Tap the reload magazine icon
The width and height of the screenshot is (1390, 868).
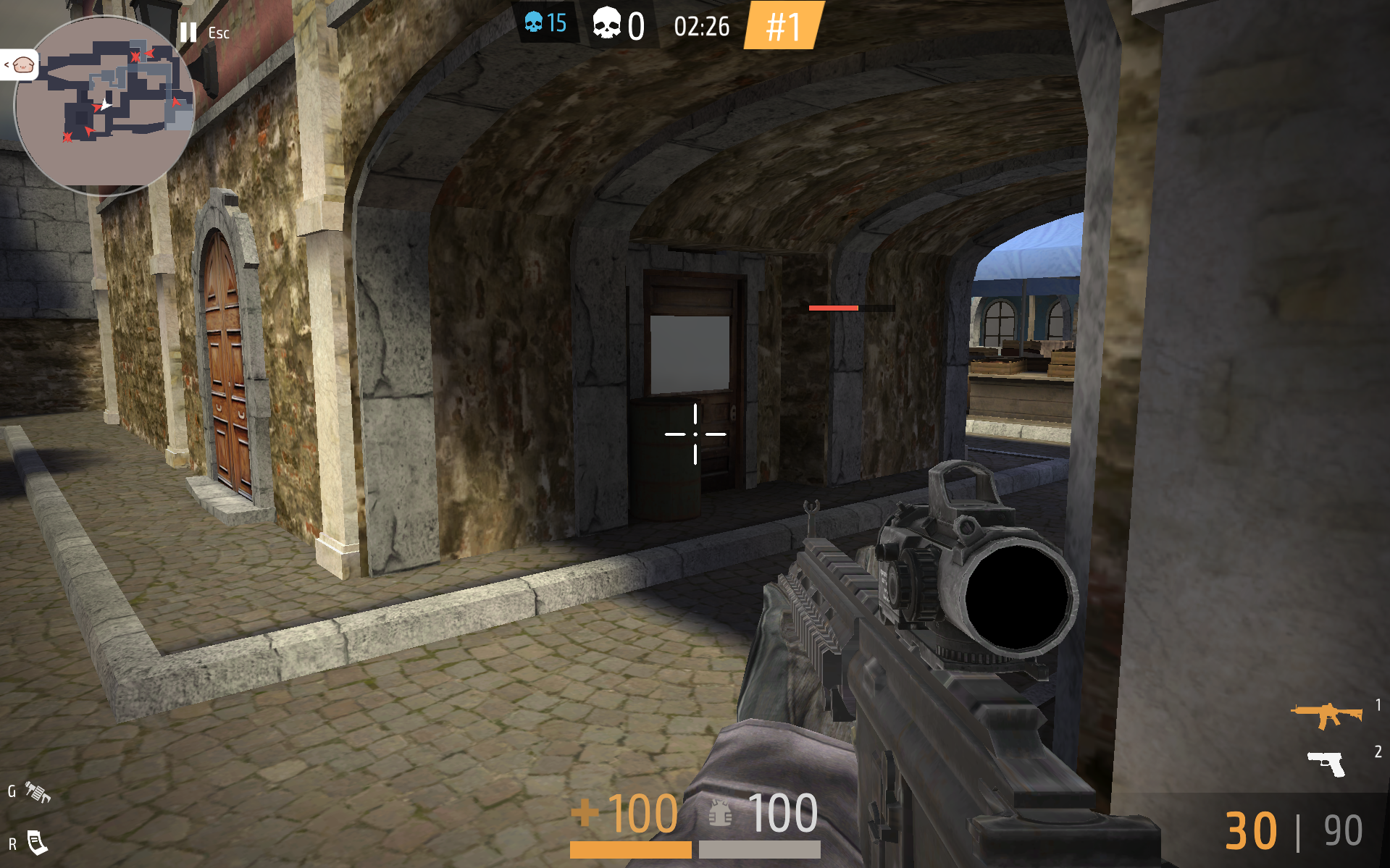tap(37, 843)
